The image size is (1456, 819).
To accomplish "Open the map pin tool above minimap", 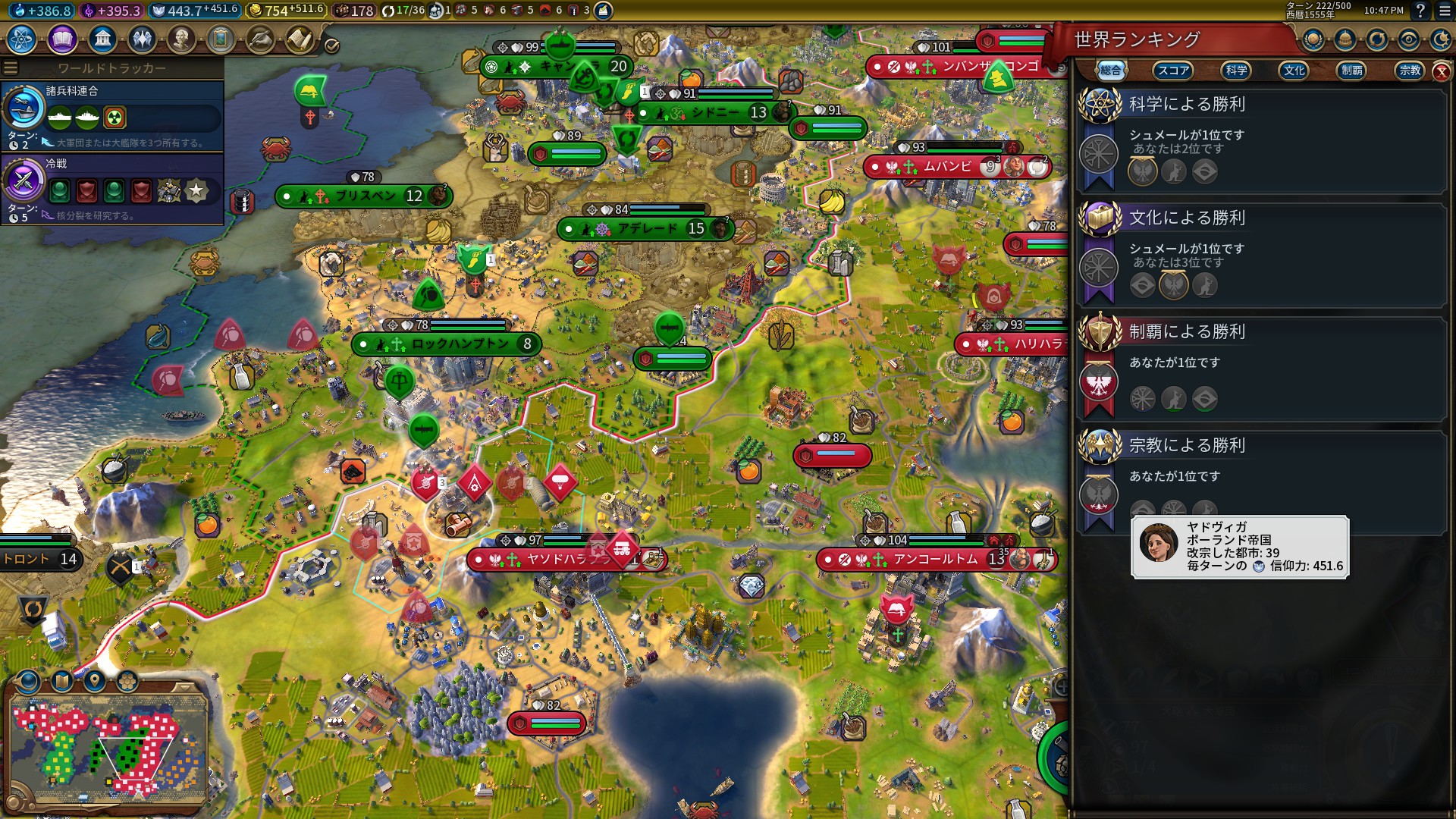I will coord(95,680).
